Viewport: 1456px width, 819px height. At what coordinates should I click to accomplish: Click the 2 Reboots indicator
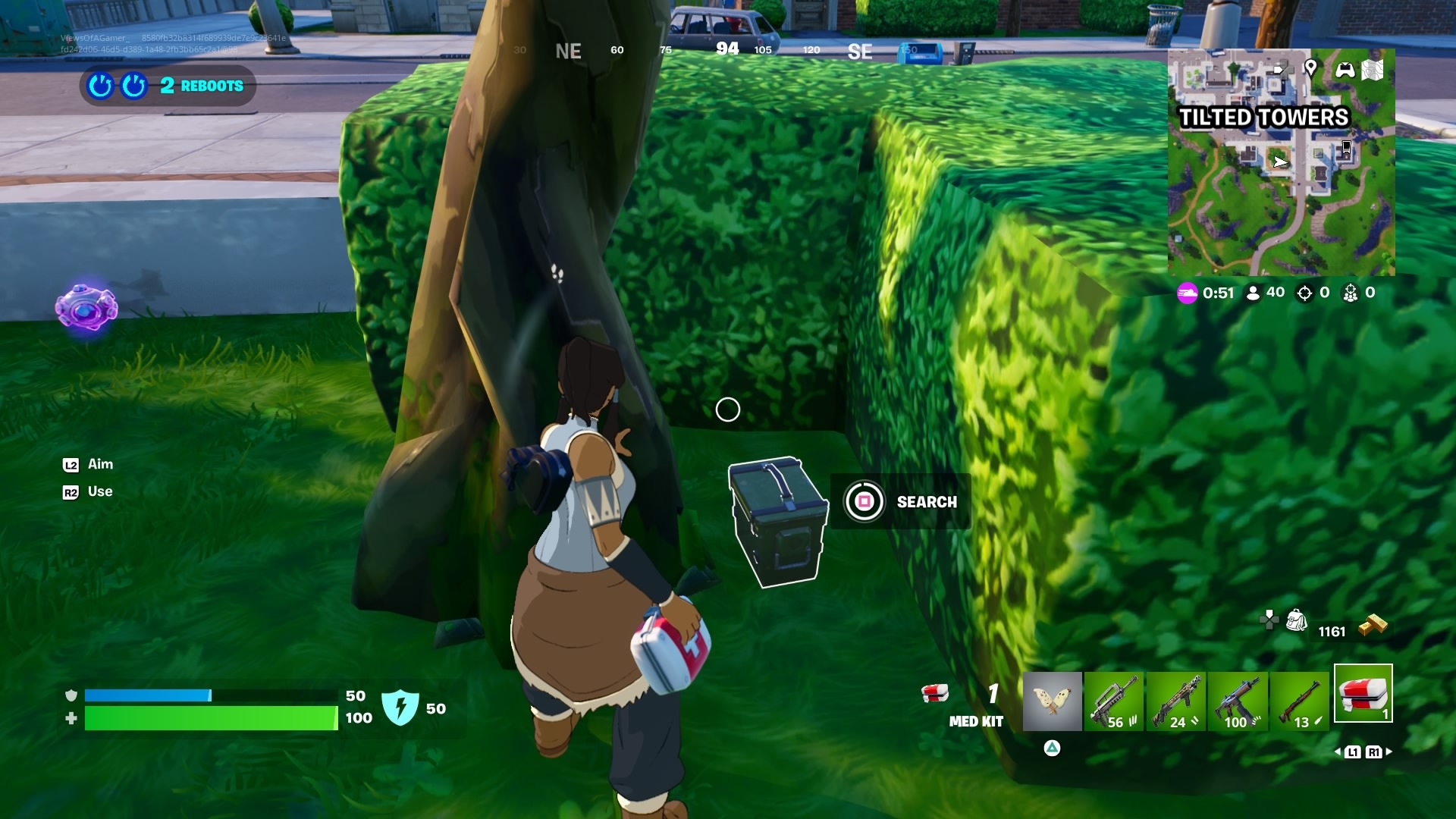coord(168,86)
